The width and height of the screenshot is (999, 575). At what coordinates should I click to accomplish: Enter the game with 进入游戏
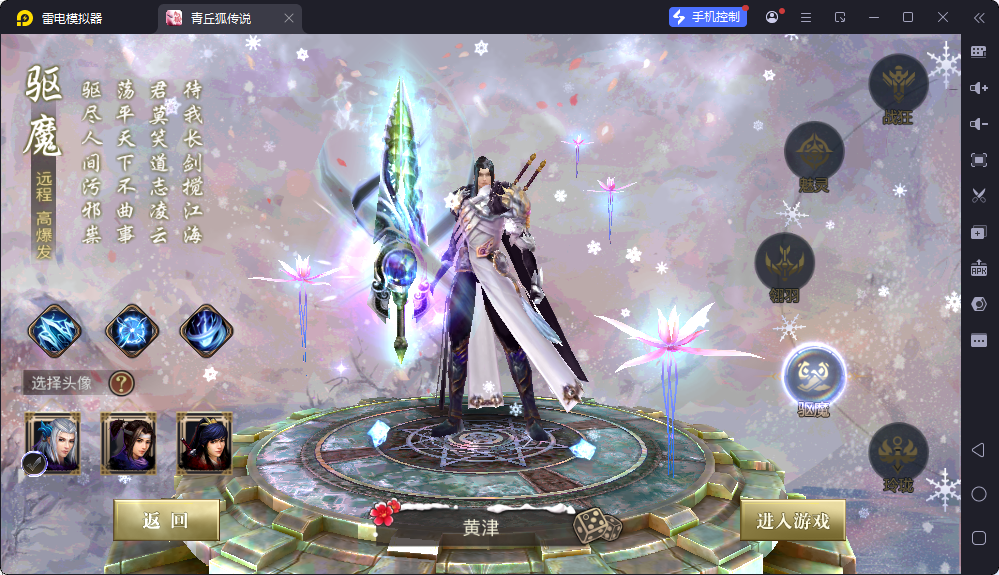coord(793,521)
